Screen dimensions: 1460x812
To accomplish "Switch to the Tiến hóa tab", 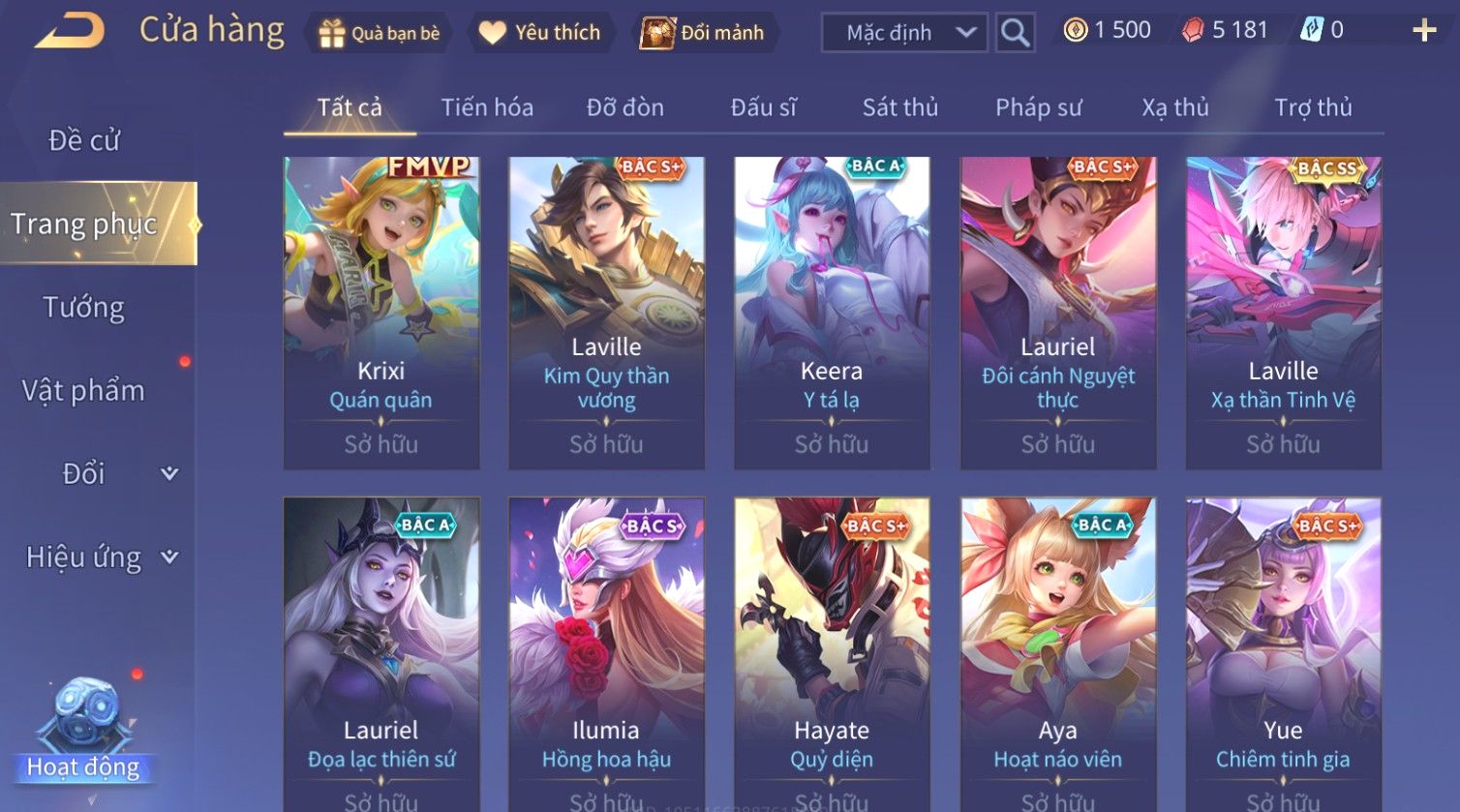I will 487,107.
